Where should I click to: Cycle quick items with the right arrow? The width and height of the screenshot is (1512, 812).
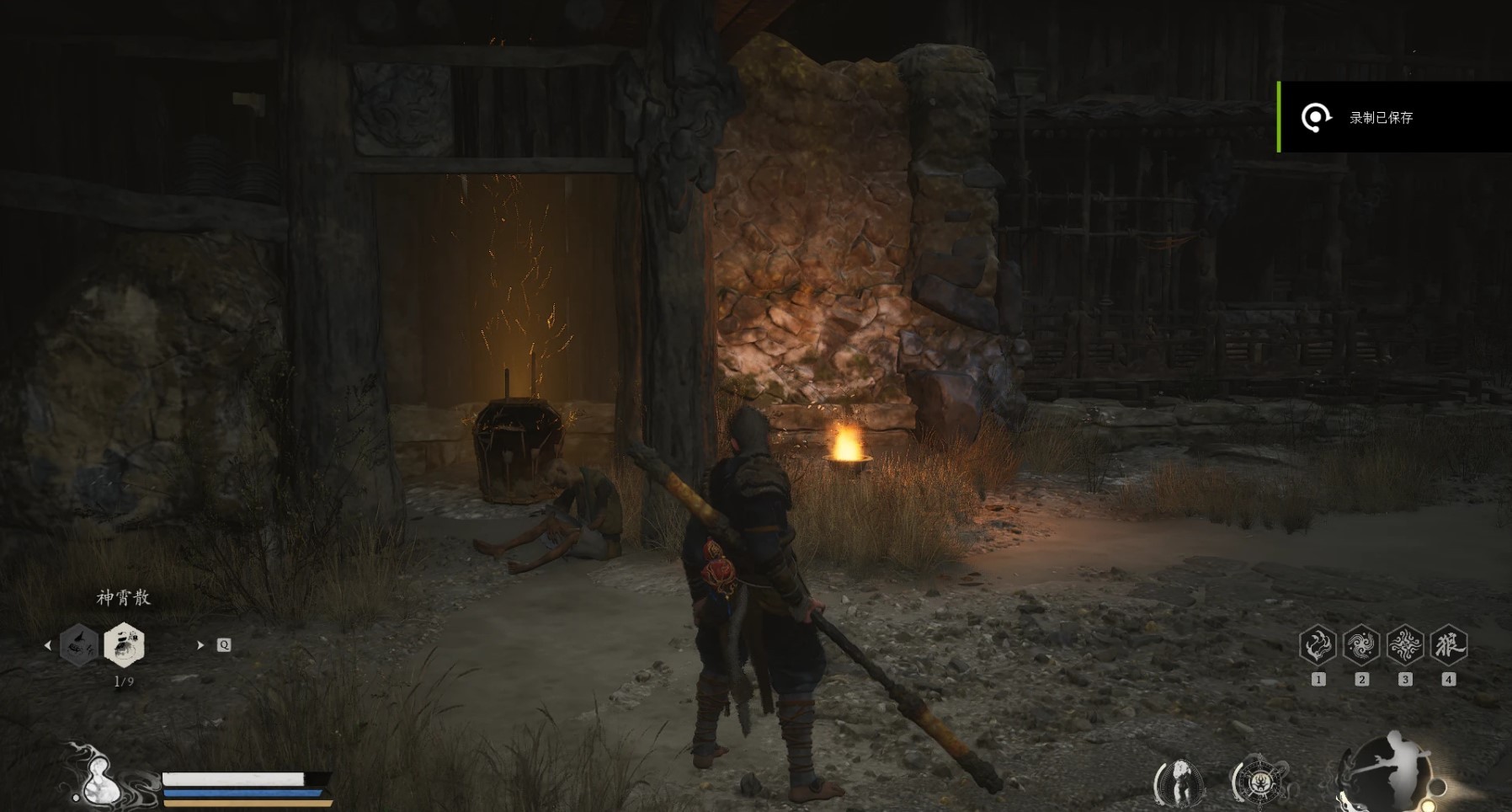click(200, 645)
